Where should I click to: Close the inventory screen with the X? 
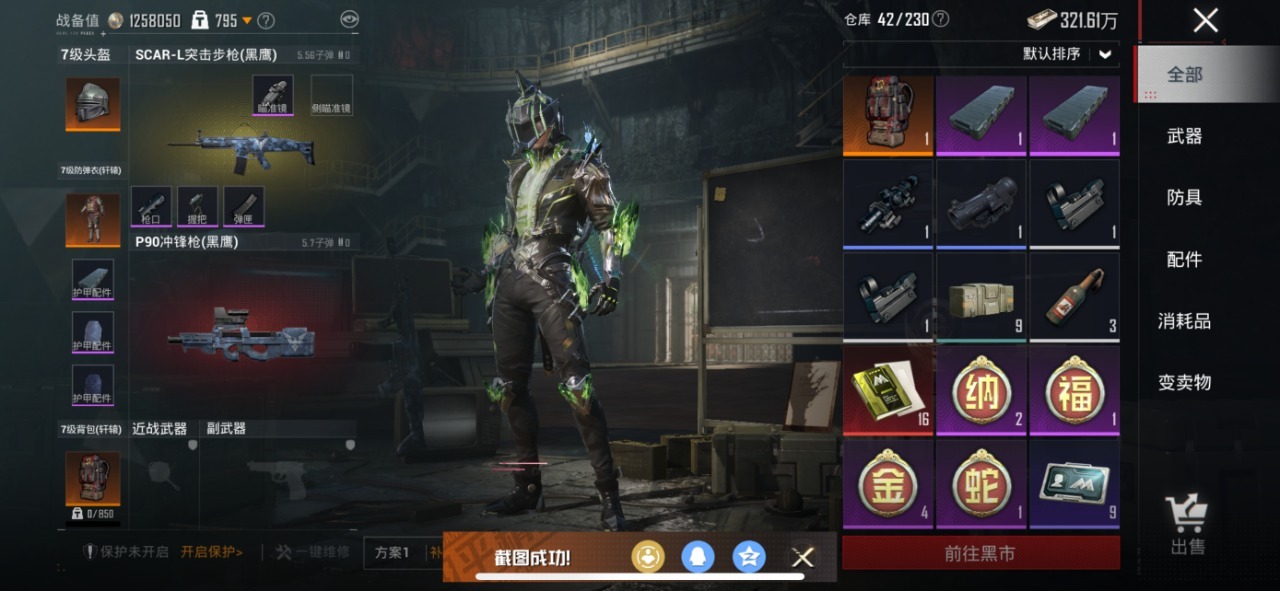click(x=1205, y=20)
